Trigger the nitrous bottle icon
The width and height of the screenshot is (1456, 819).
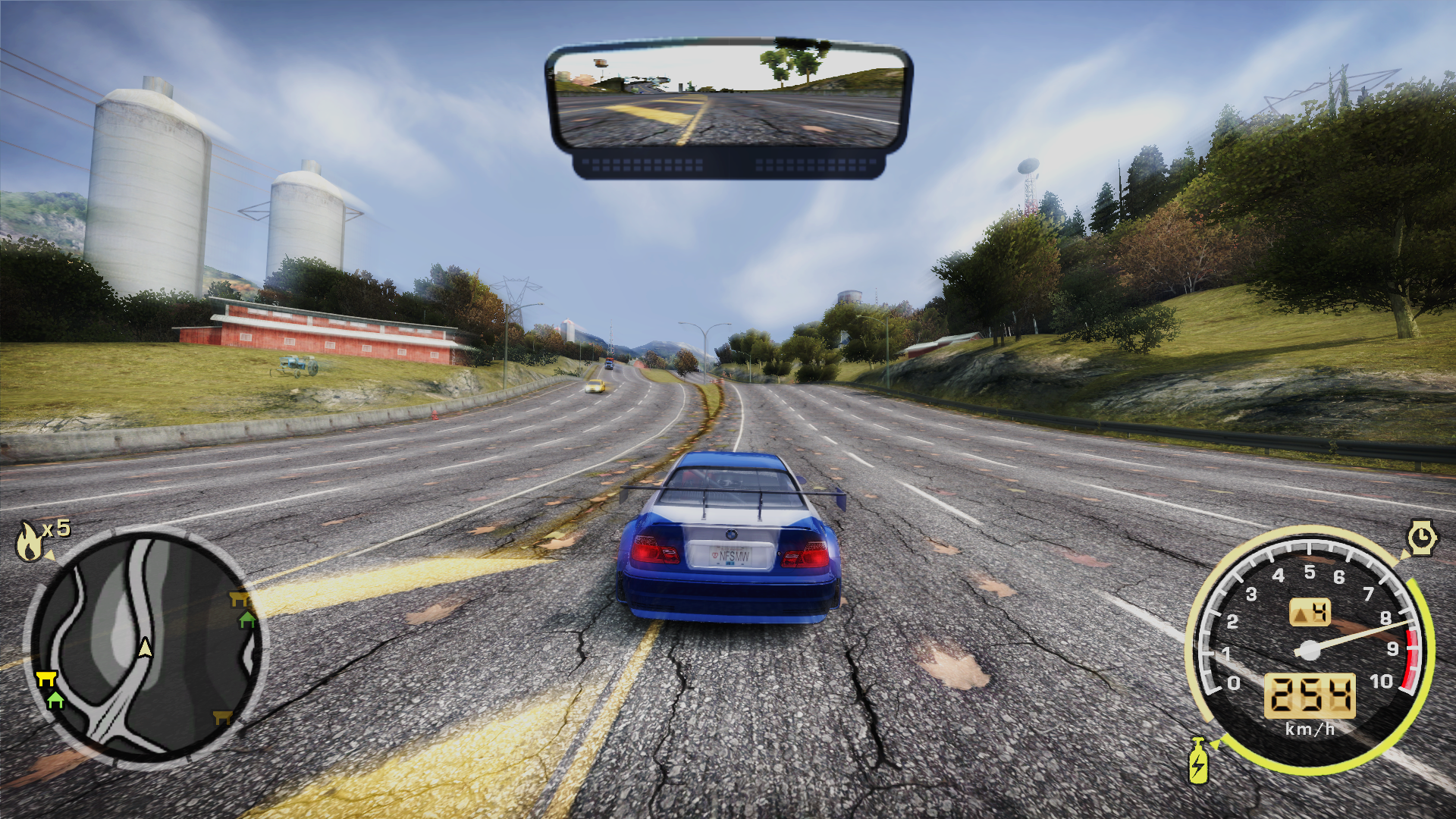click(1198, 761)
